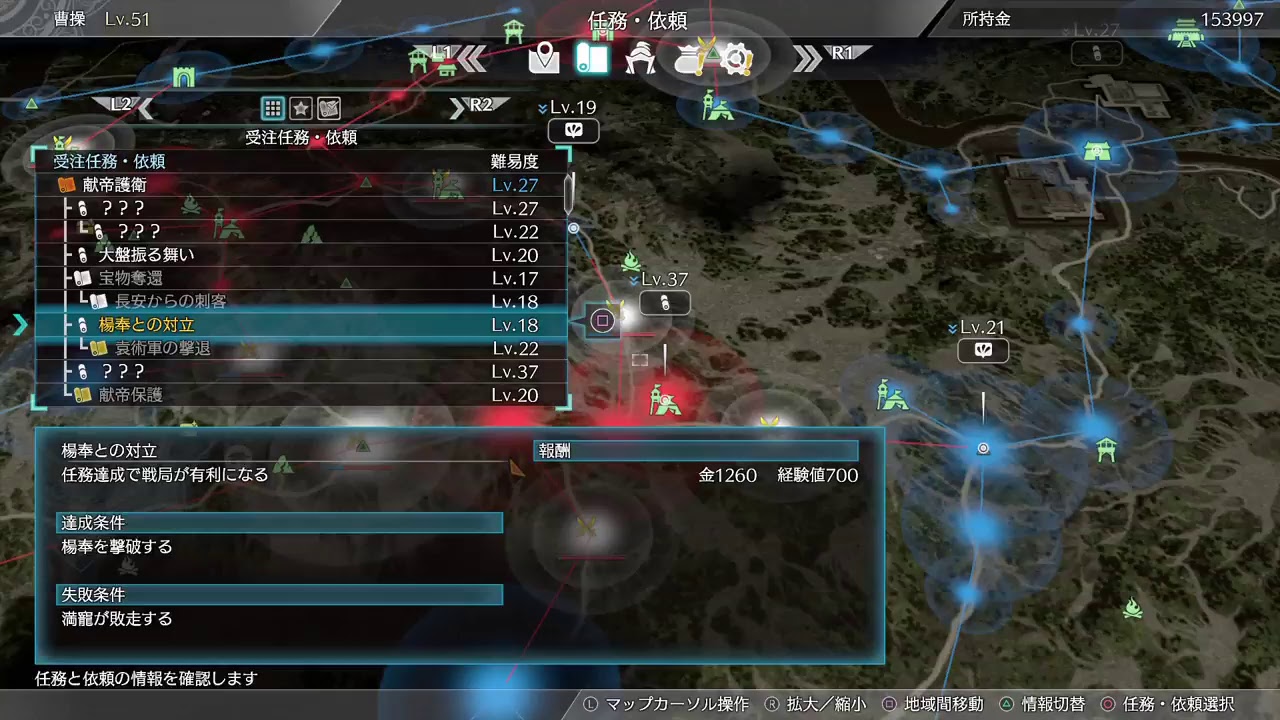This screenshot has width=1280, height=720.
Task: Open the merchant bag icon in the toolbar
Action: 690,60
